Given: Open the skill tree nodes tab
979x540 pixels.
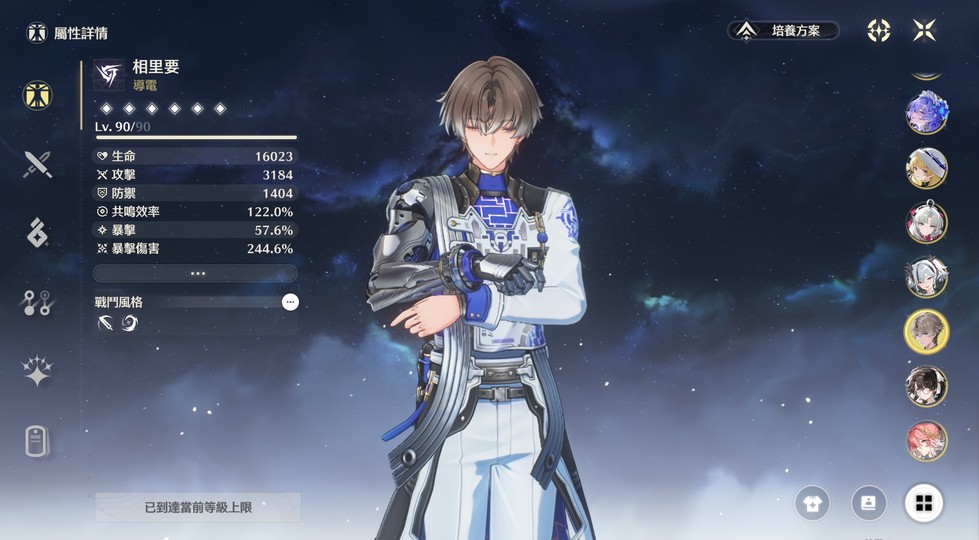Looking at the screenshot, I should pyautogui.click(x=38, y=302).
